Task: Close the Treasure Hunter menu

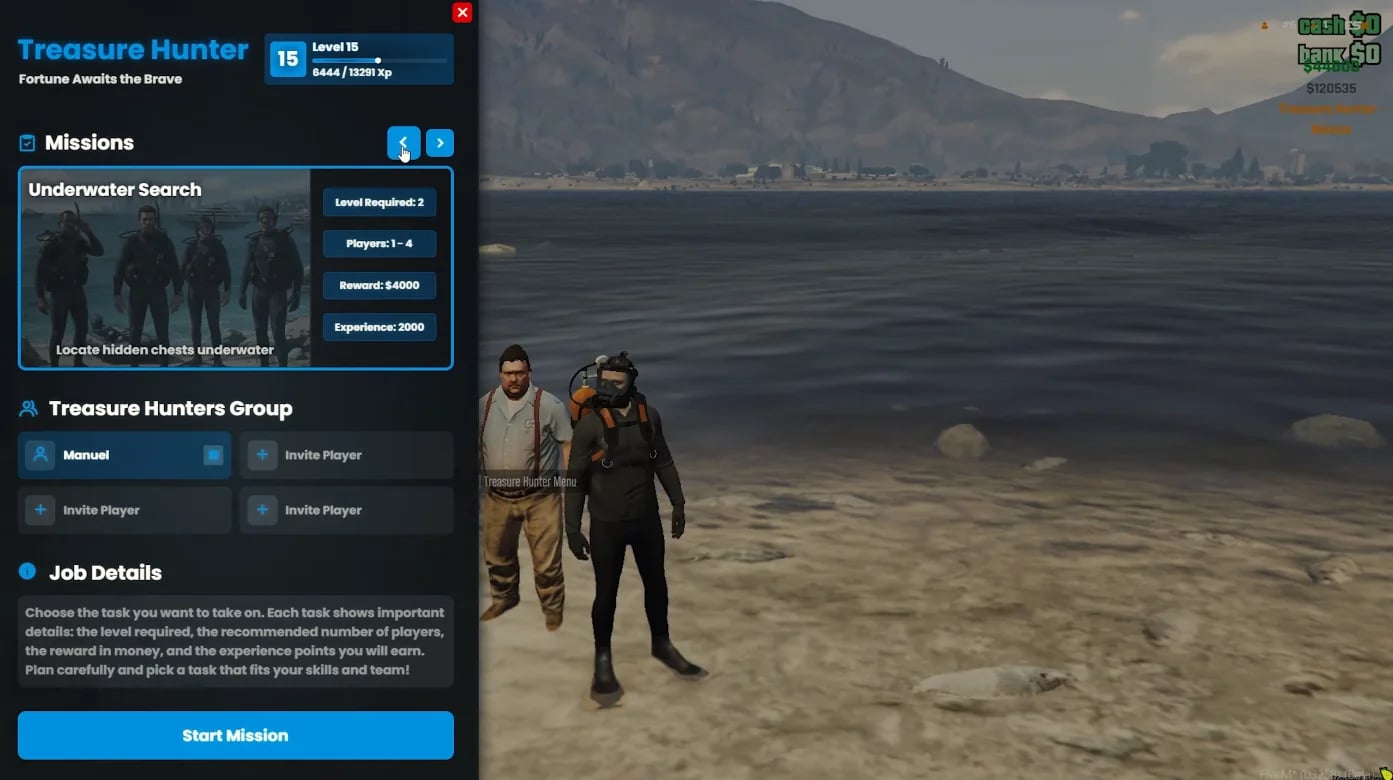Action: pos(461,12)
